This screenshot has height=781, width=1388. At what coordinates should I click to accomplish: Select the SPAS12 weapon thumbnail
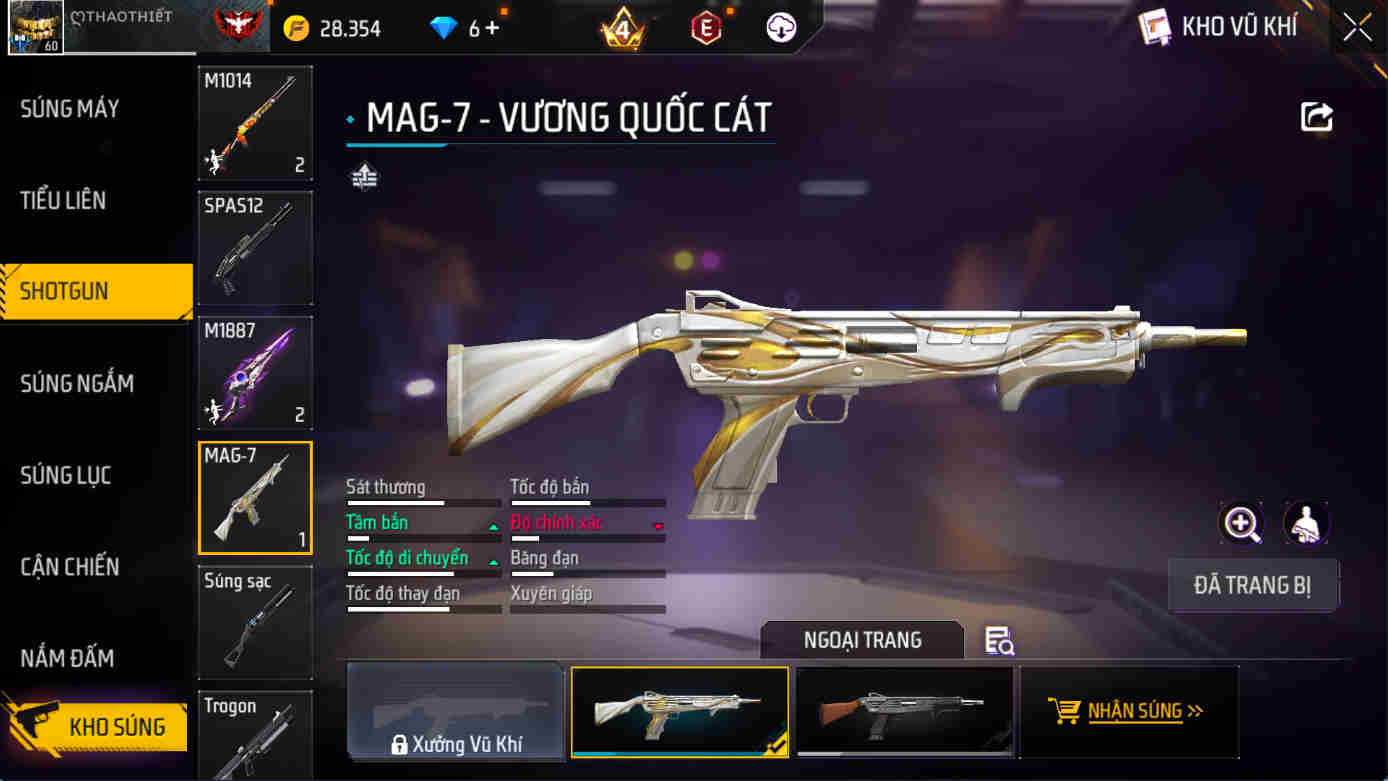tap(255, 248)
